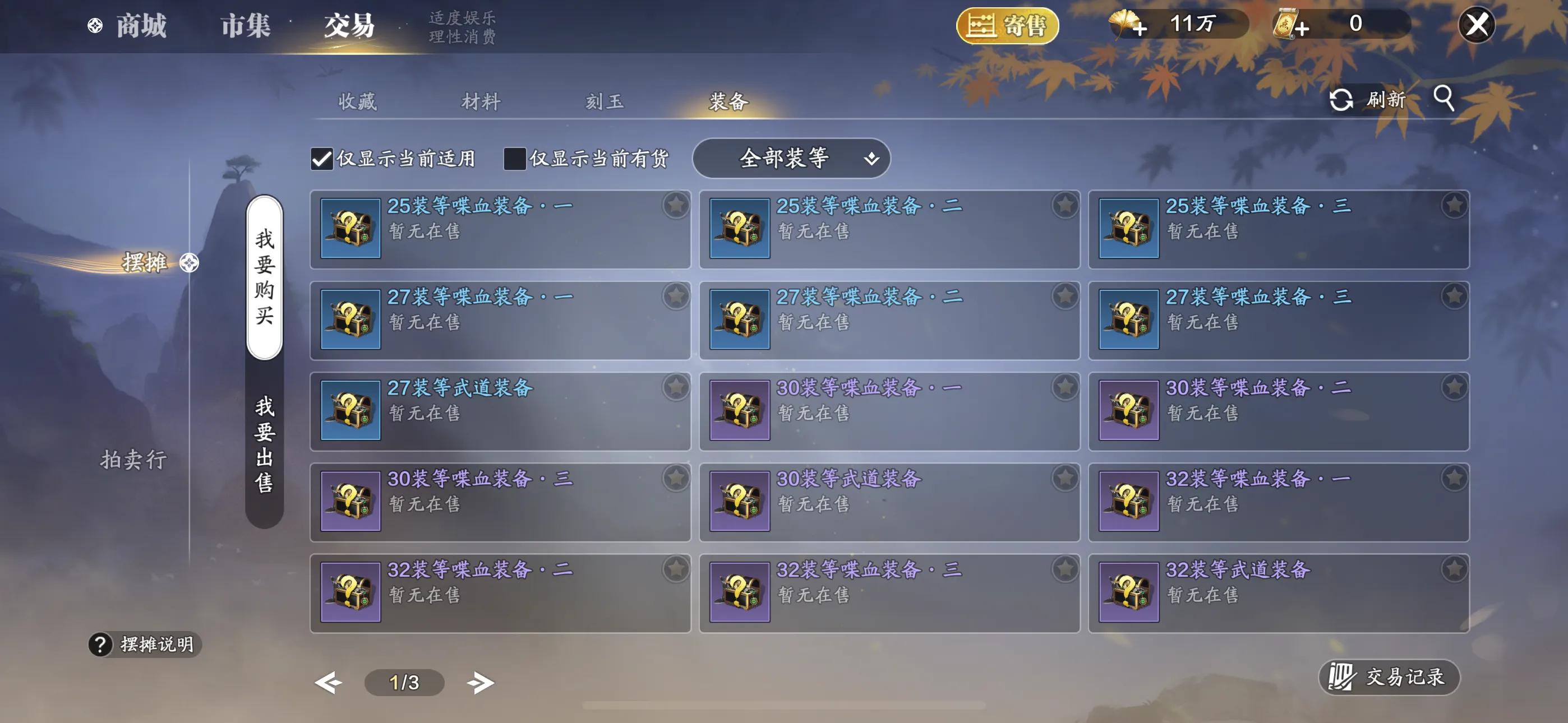This screenshot has height=723, width=1568.
Task: Select the 27装等武道装备 listing
Action: pos(500,411)
